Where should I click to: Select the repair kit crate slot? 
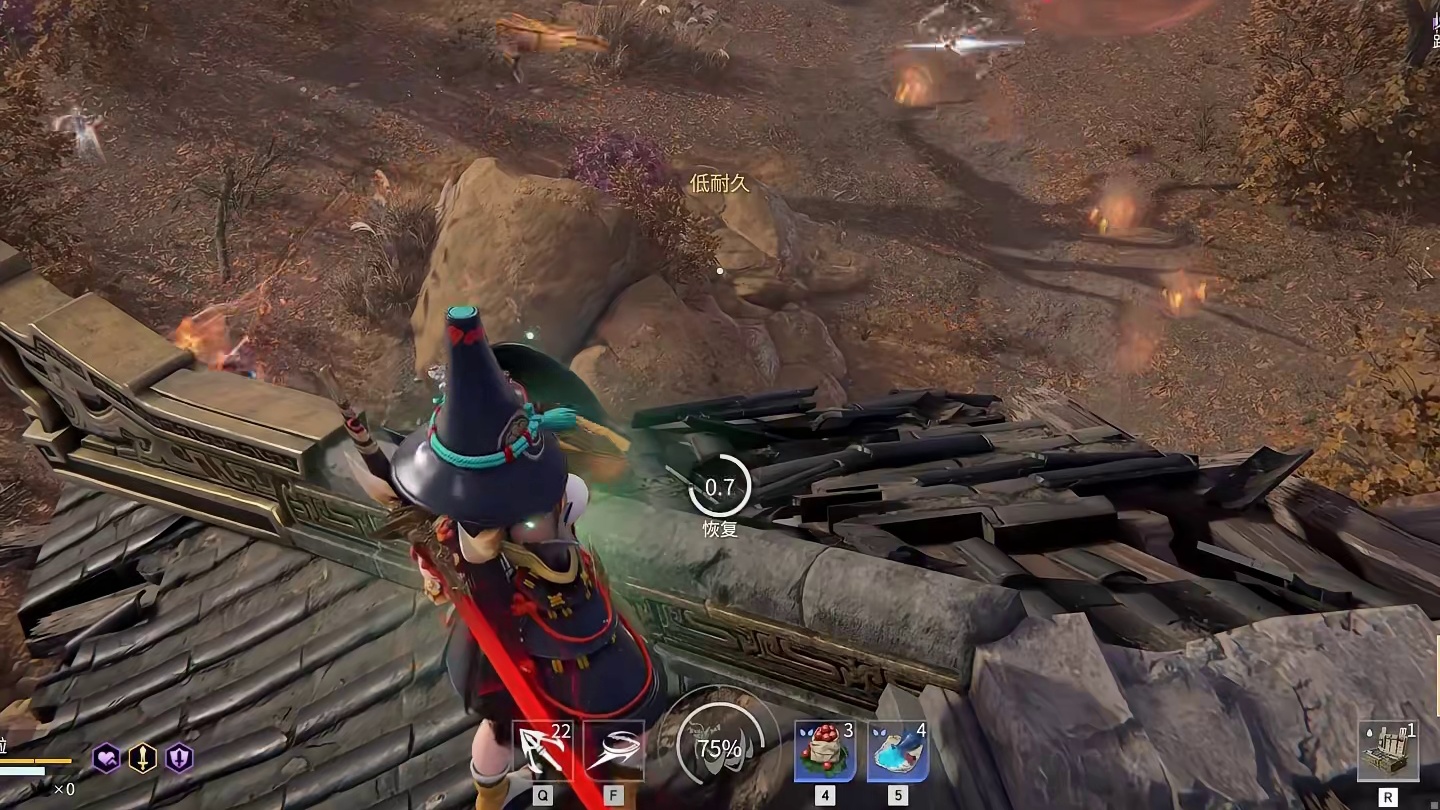coord(1387,751)
